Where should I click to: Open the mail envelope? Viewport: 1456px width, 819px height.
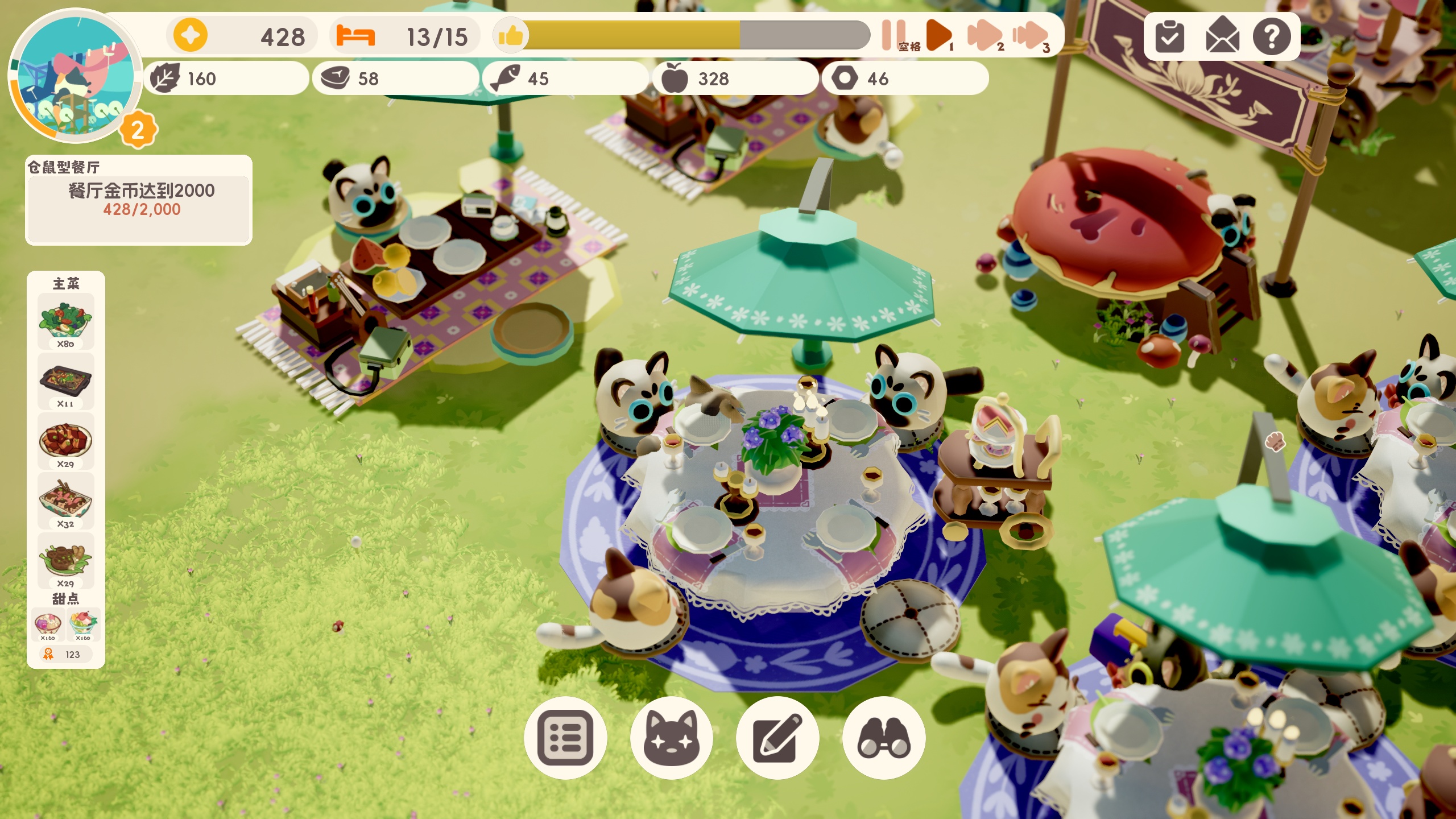click(1222, 37)
